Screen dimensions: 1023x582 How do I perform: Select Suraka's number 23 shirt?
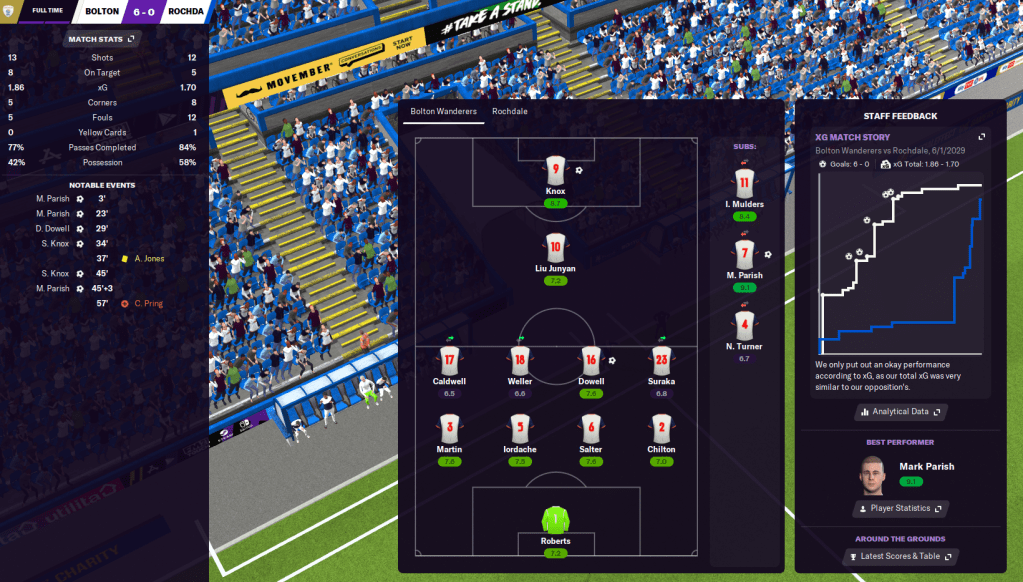click(660, 360)
